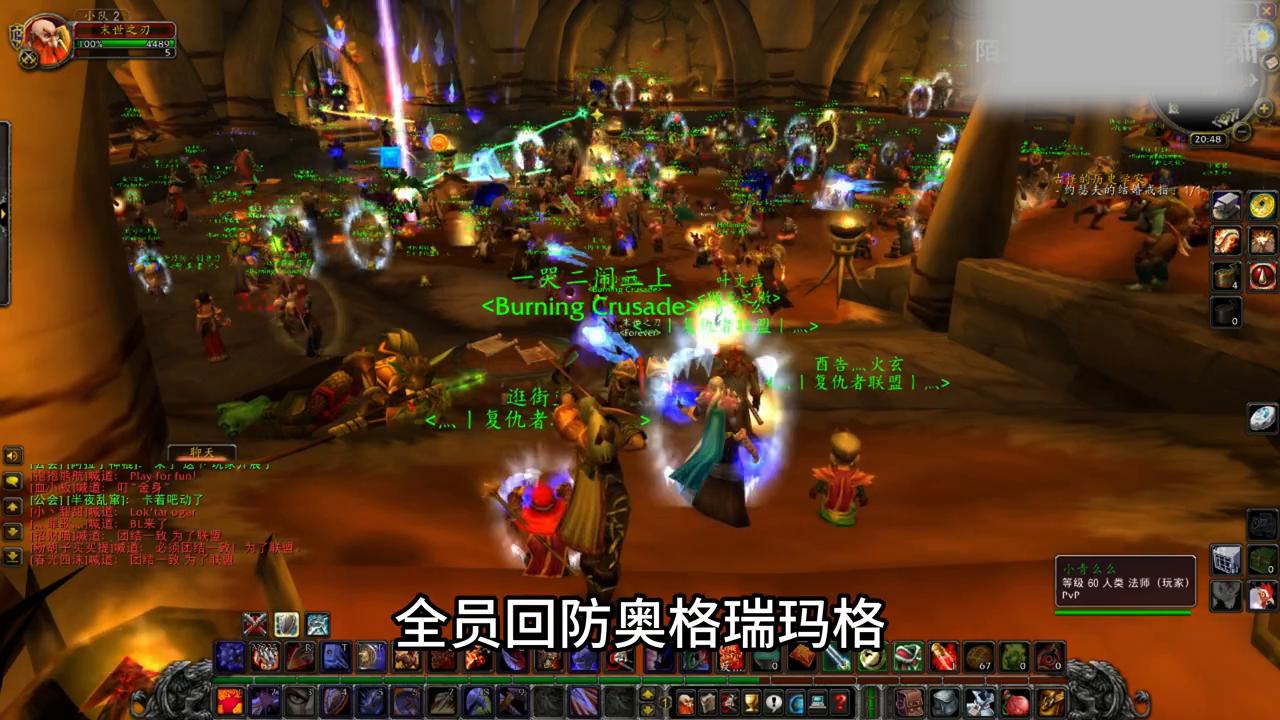This screenshot has height=720, width=1280.
Task: Click the question mark help micro menu icon
Action: 839,700
